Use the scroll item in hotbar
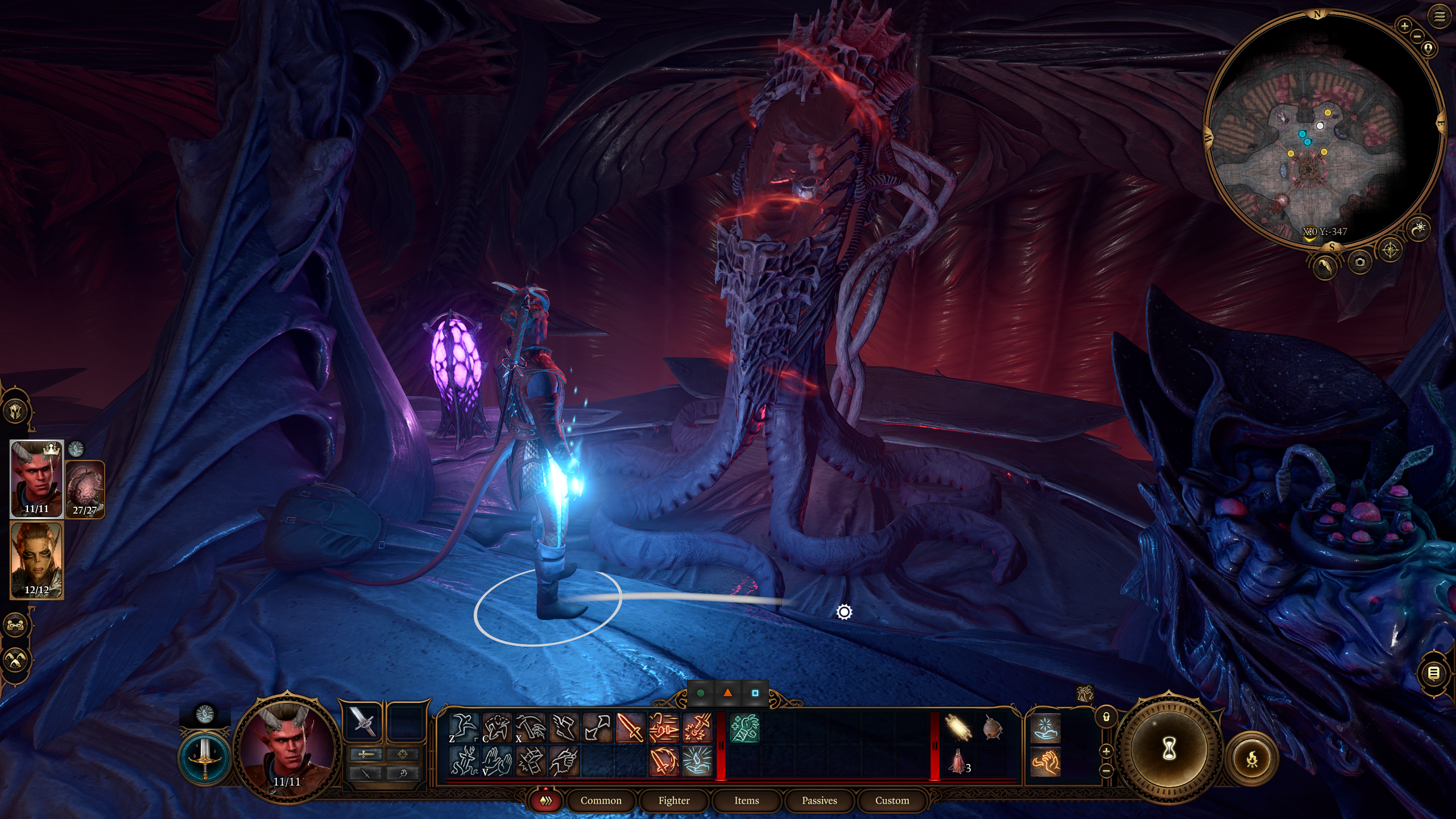This screenshot has width=1456, height=819. [x=958, y=727]
